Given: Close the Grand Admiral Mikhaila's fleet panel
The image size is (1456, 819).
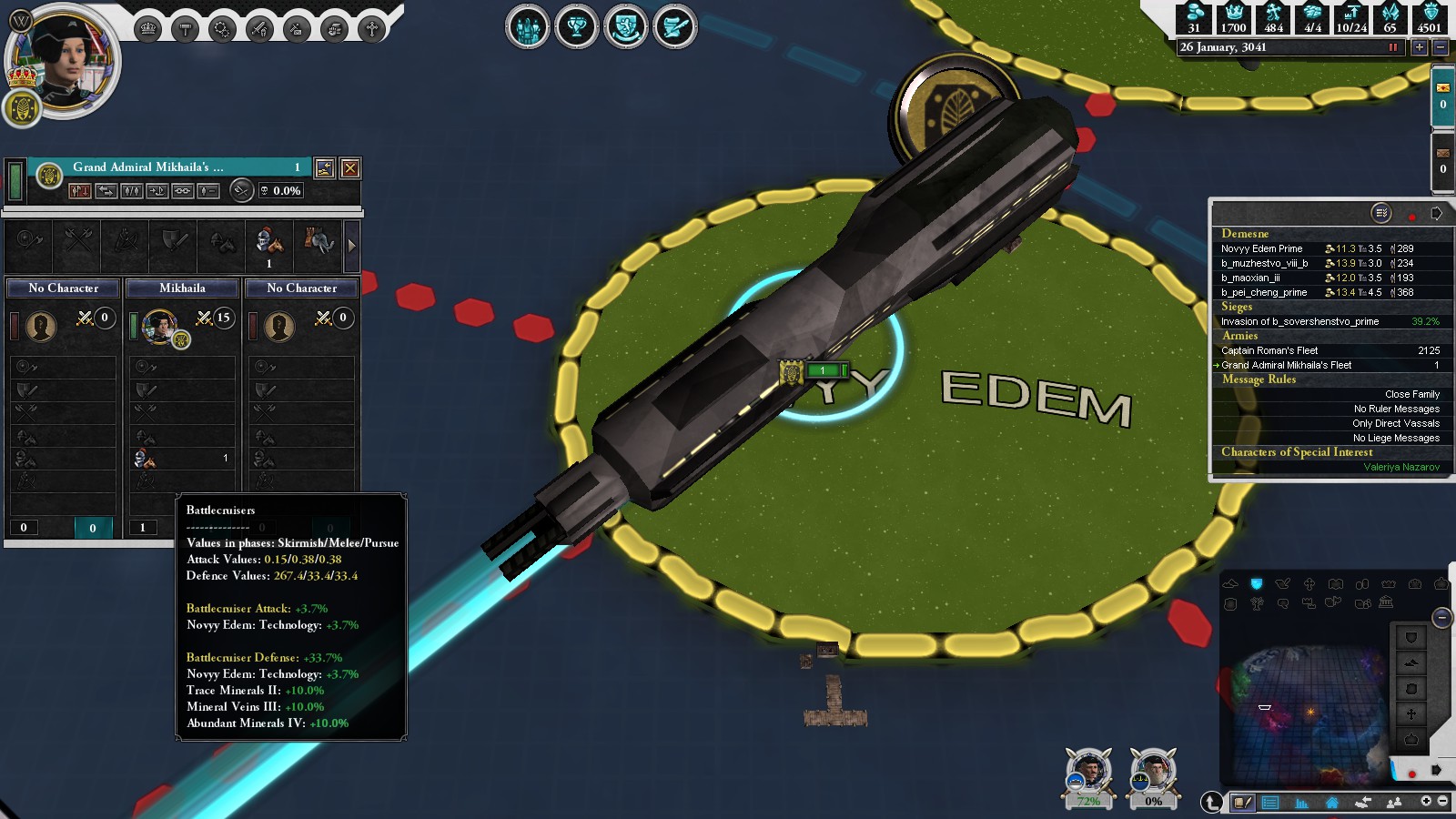Looking at the screenshot, I should pyautogui.click(x=350, y=168).
